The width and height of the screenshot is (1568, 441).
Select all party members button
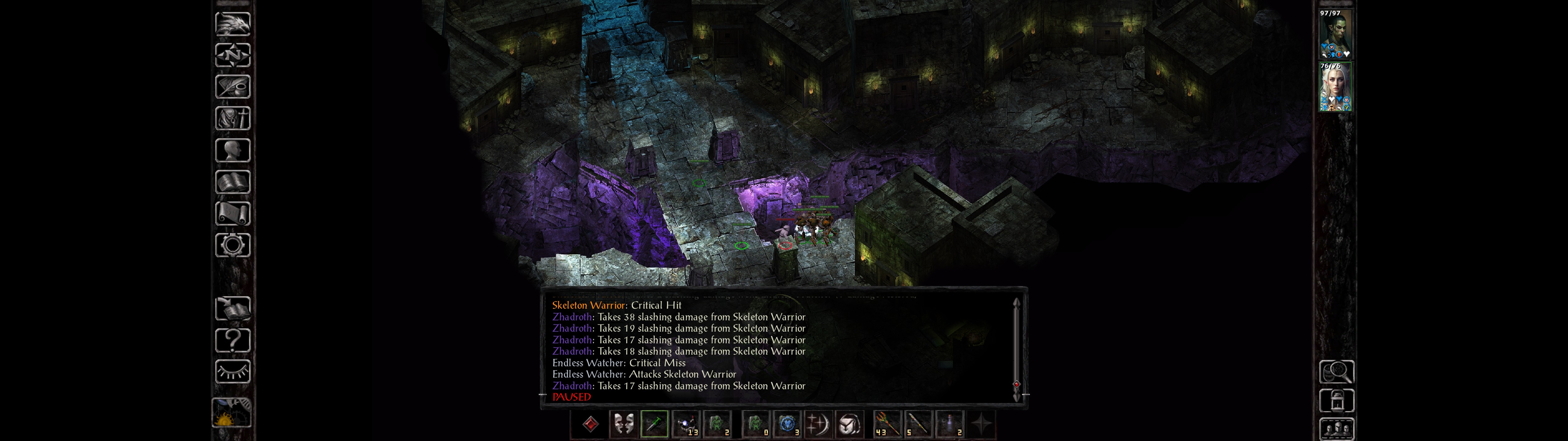[1336, 429]
